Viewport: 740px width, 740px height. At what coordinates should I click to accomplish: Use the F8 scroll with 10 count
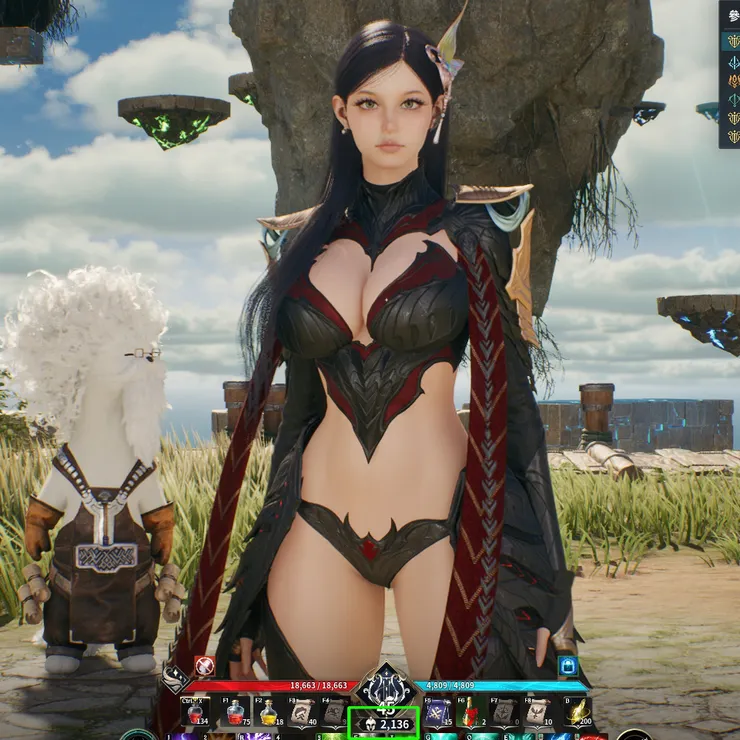click(x=538, y=712)
